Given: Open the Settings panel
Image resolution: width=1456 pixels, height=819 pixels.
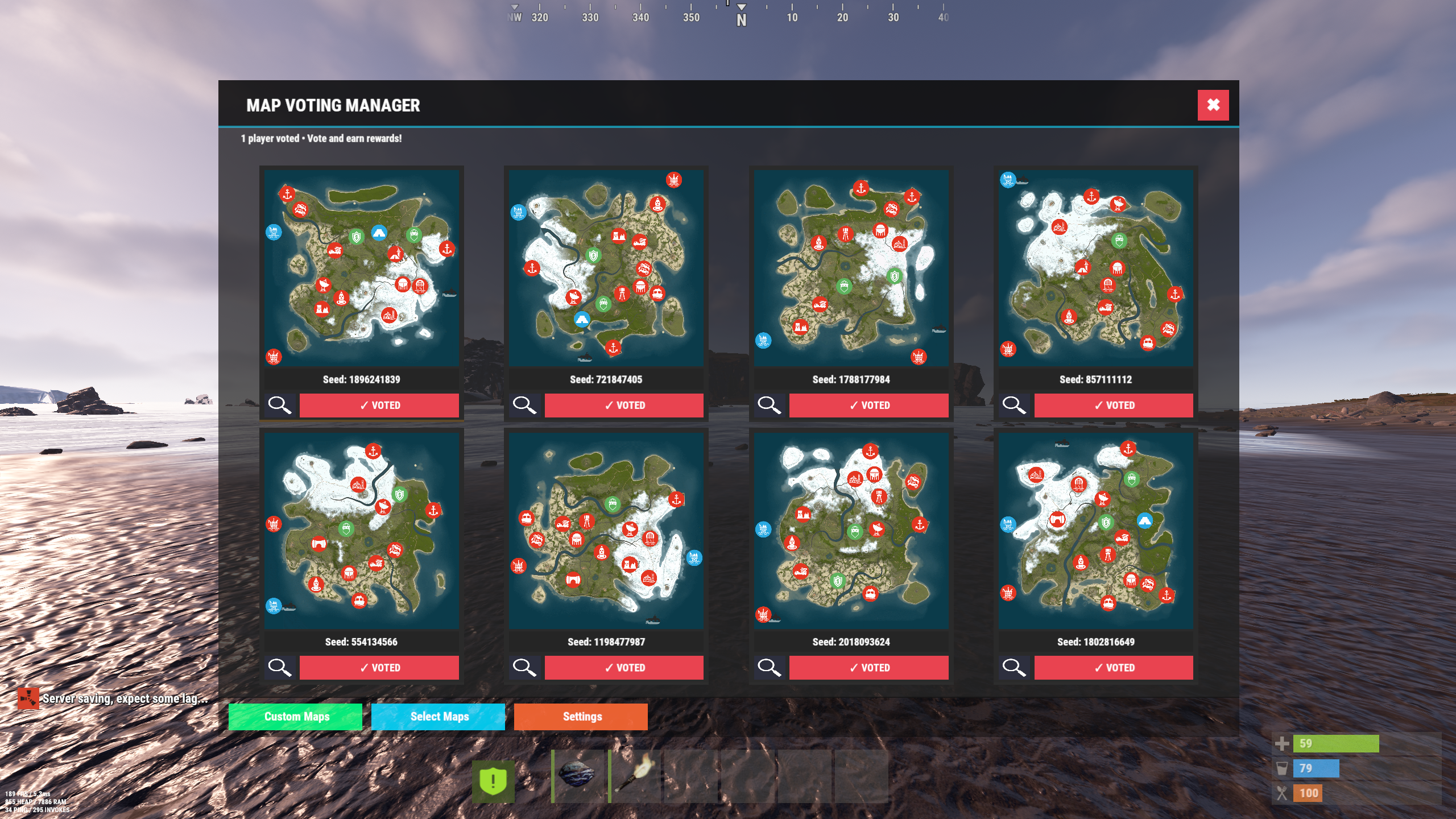Looking at the screenshot, I should tap(581, 717).
